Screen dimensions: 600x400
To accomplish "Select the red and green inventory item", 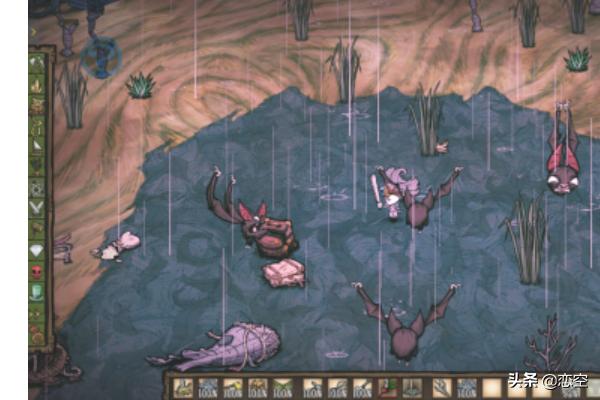I will (389, 386).
